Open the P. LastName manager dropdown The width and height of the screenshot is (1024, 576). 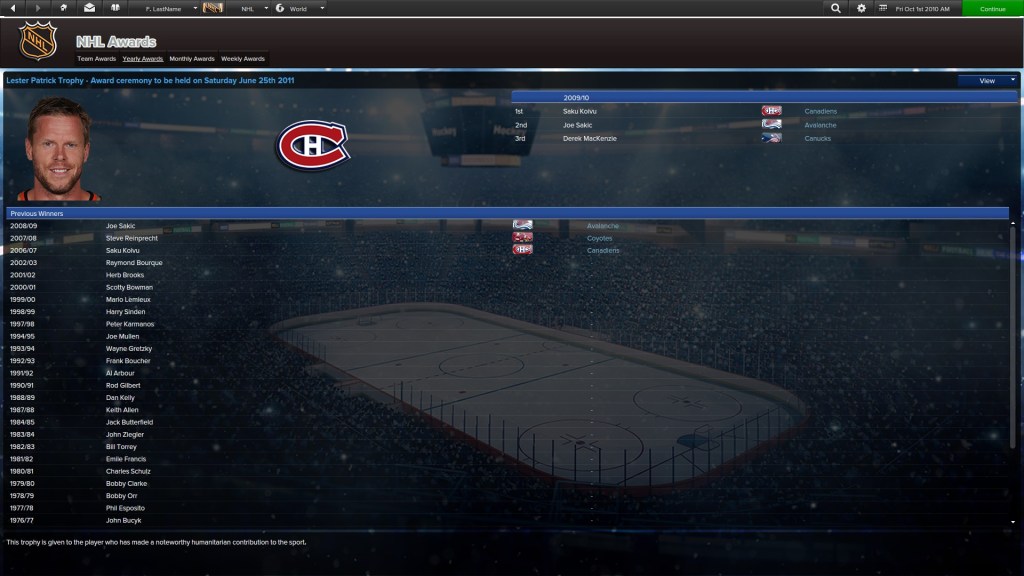click(168, 8)
